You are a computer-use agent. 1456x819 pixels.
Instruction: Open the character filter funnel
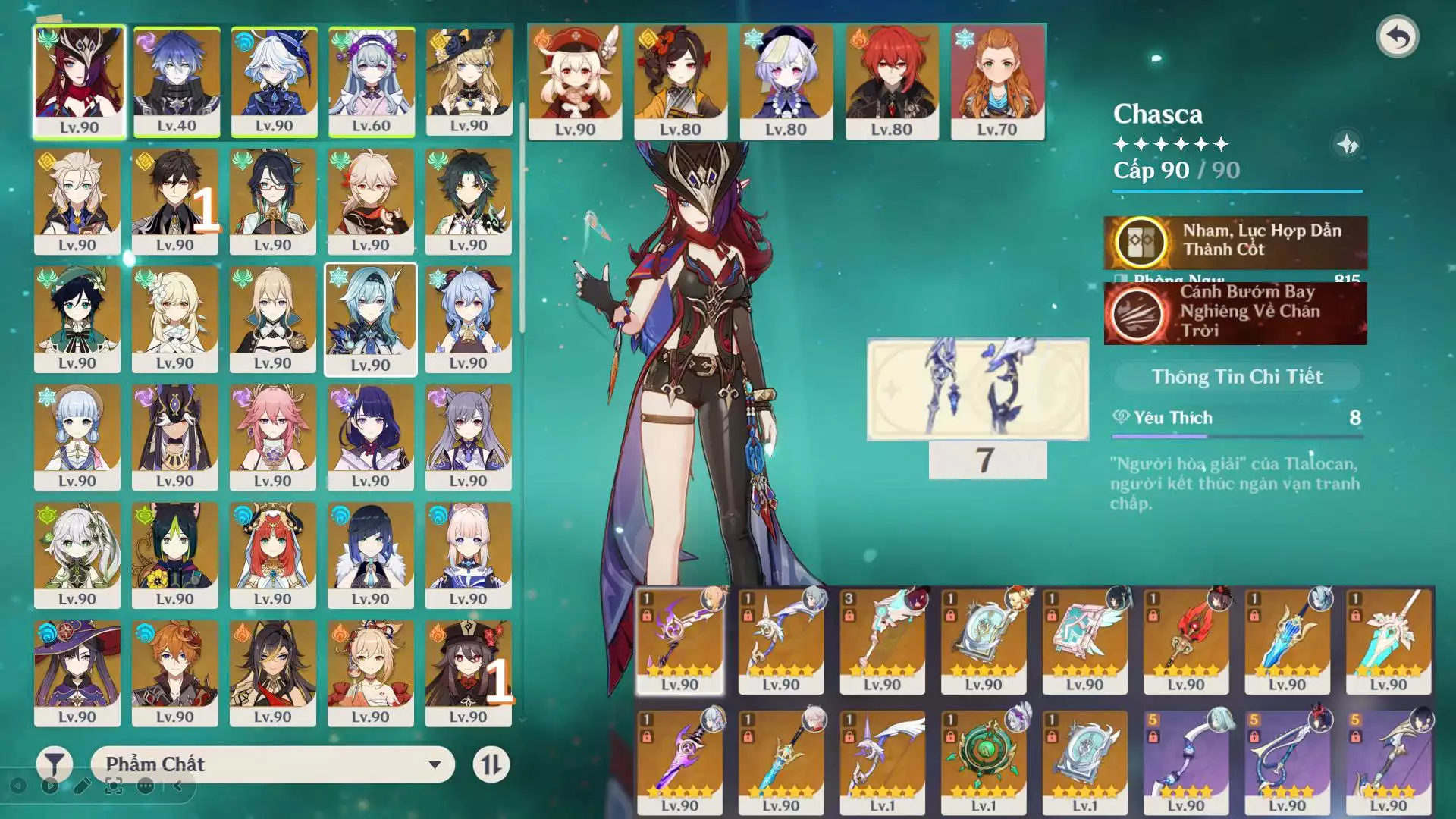click(x=55, y=764)
